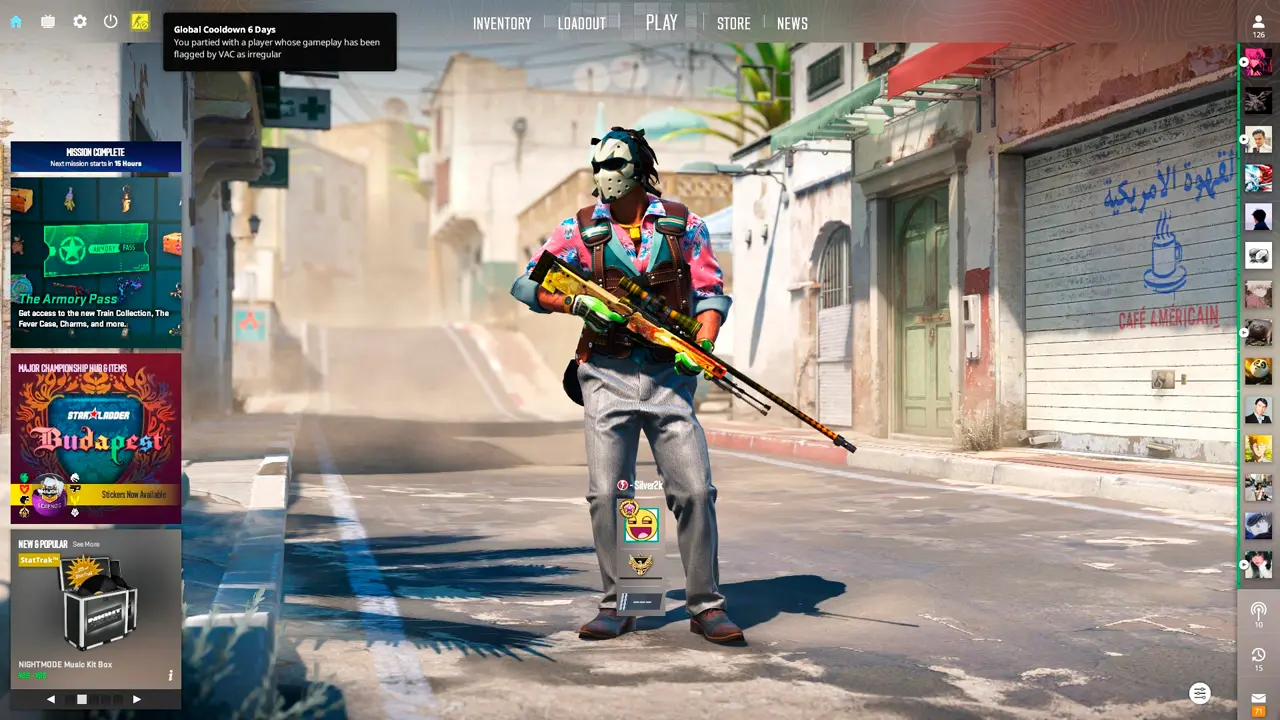1280x720 pixels.
Task: Open settings via the gear icon
Action: pyautogui.click(x=80, y=22)
